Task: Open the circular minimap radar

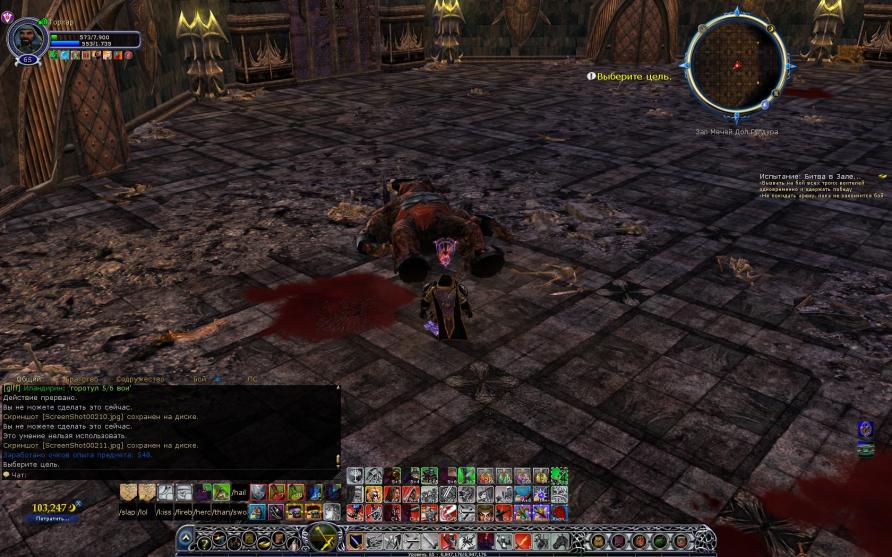Action: (x=738, y=64)
